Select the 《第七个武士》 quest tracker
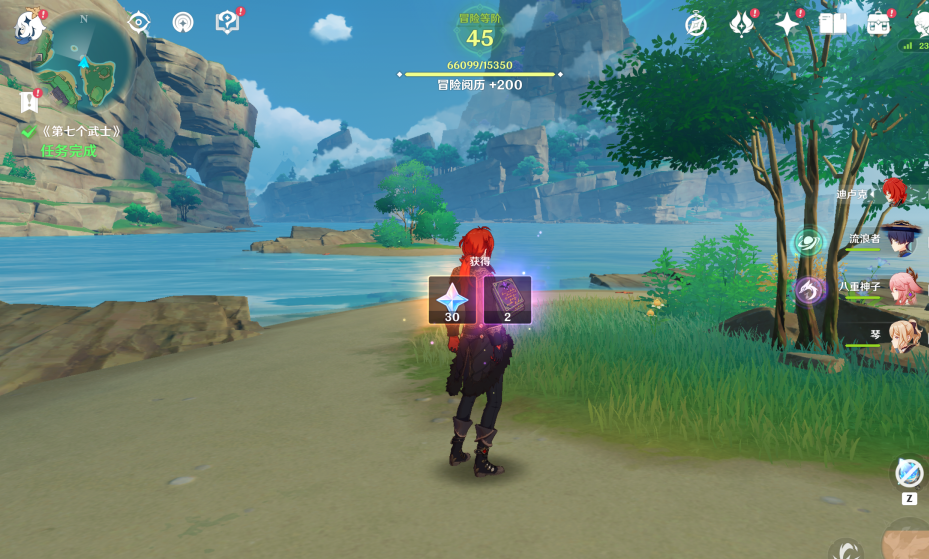This screenshot has width=929, height=559. click(x=79, y=131)
